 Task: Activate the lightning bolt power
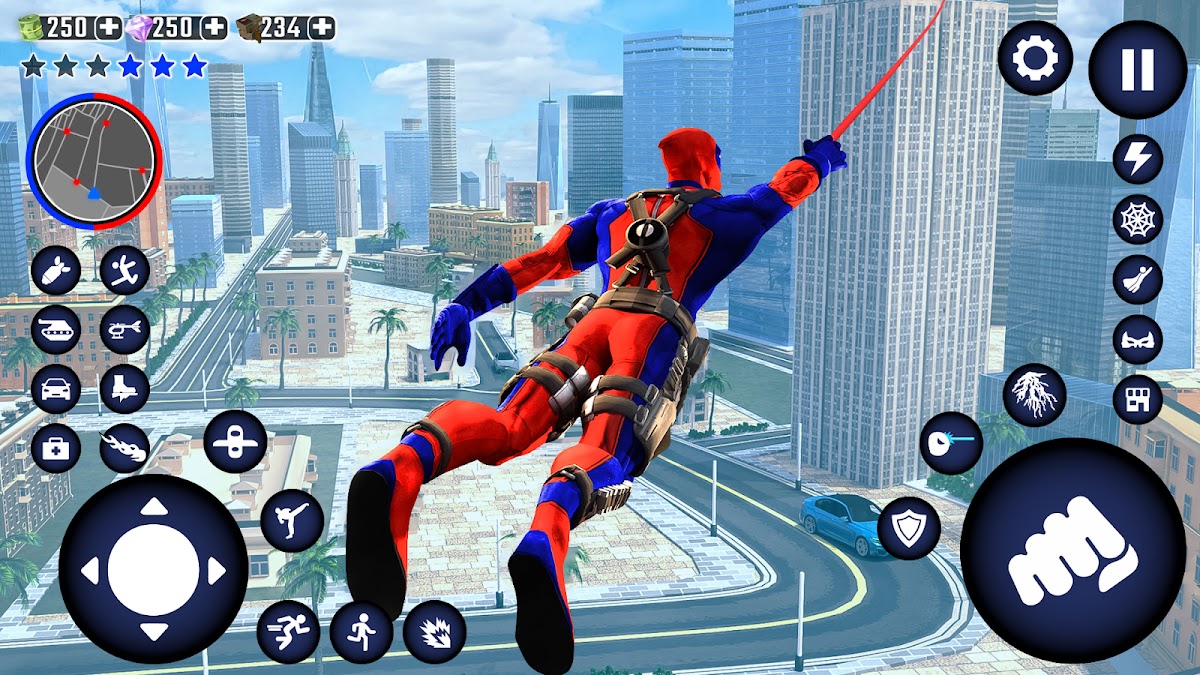tap(1138, 159)
